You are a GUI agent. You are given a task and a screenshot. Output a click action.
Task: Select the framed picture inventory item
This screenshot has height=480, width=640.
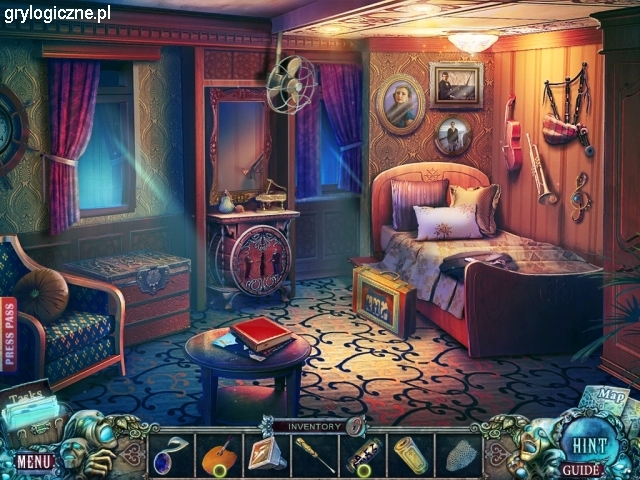pyautogui.click(x=266, y=454)
